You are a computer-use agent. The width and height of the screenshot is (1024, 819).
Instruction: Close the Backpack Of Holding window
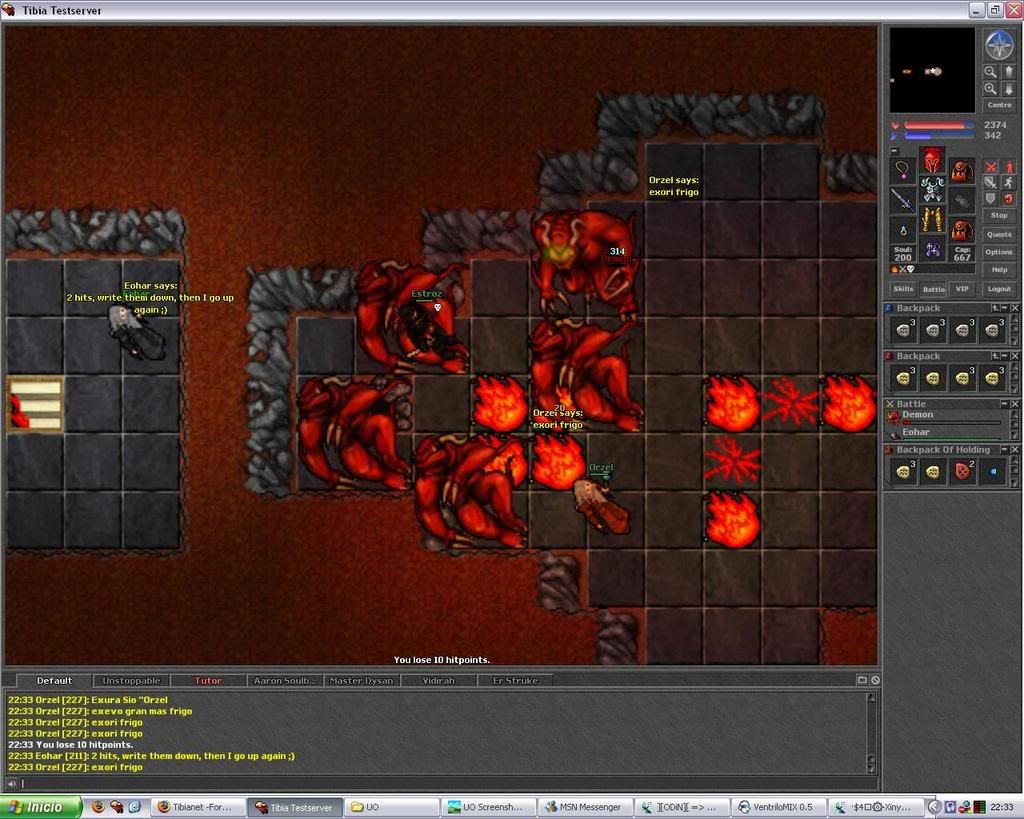click(1016, 451)
